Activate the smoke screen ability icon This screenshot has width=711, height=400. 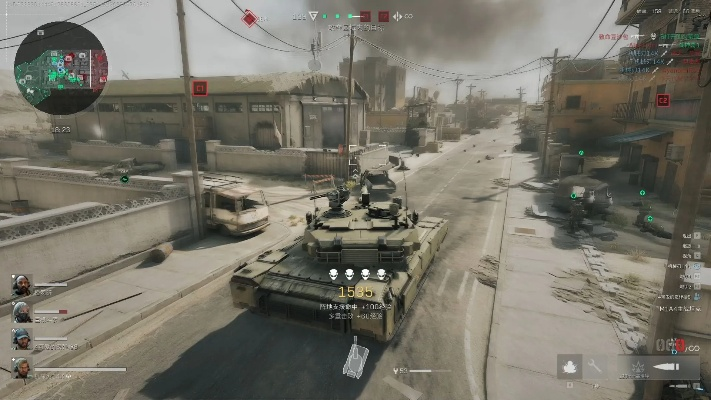569,367
